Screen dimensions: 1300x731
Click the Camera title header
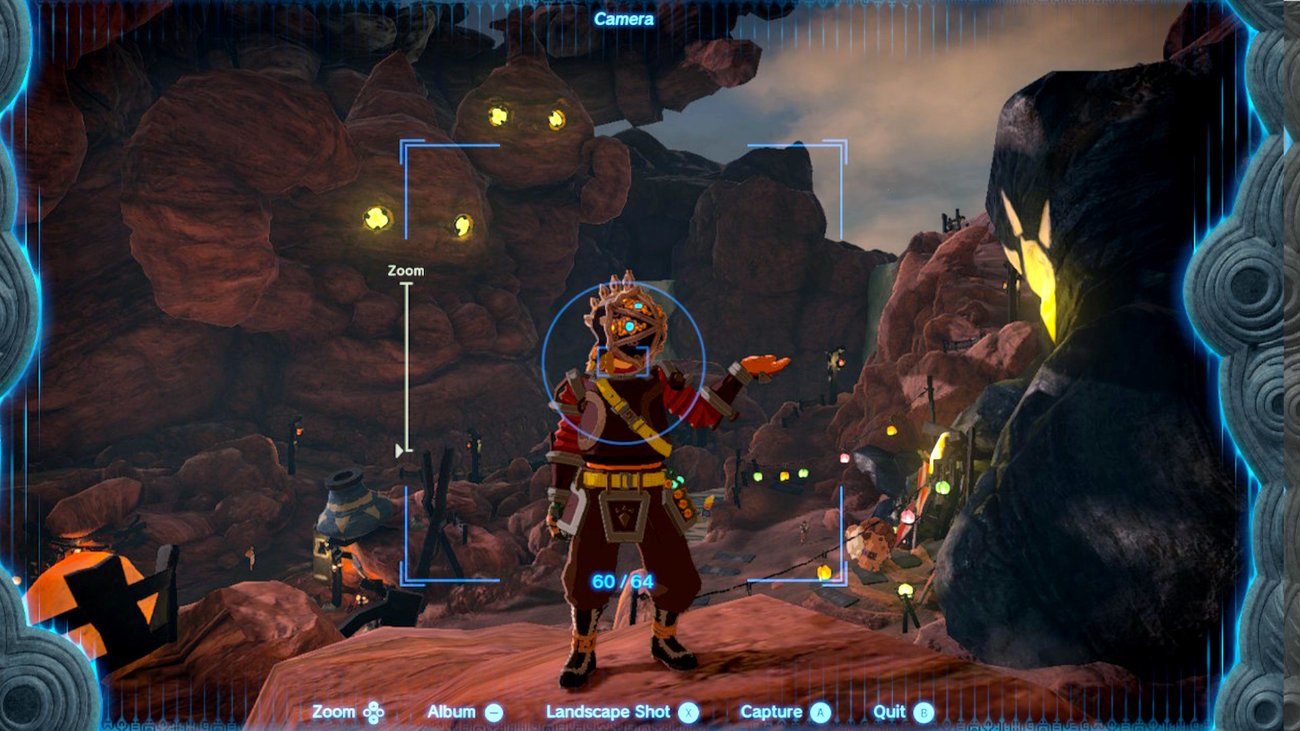[x=627, y=18]
